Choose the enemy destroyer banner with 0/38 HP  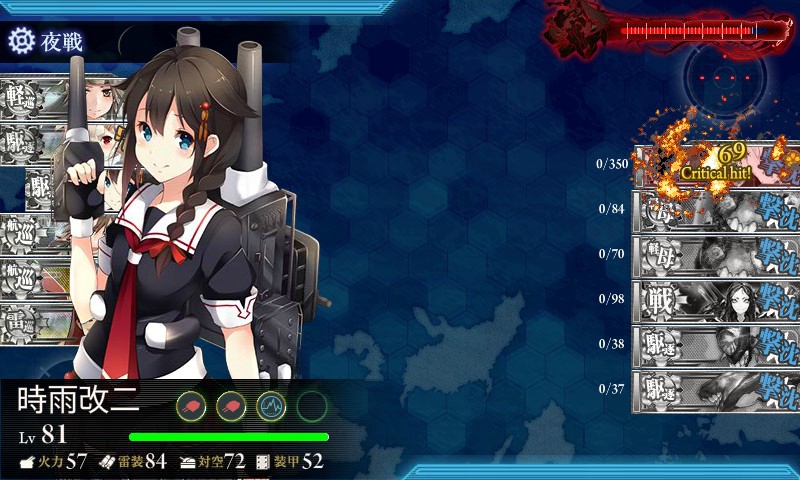click(x=716, y=343)
